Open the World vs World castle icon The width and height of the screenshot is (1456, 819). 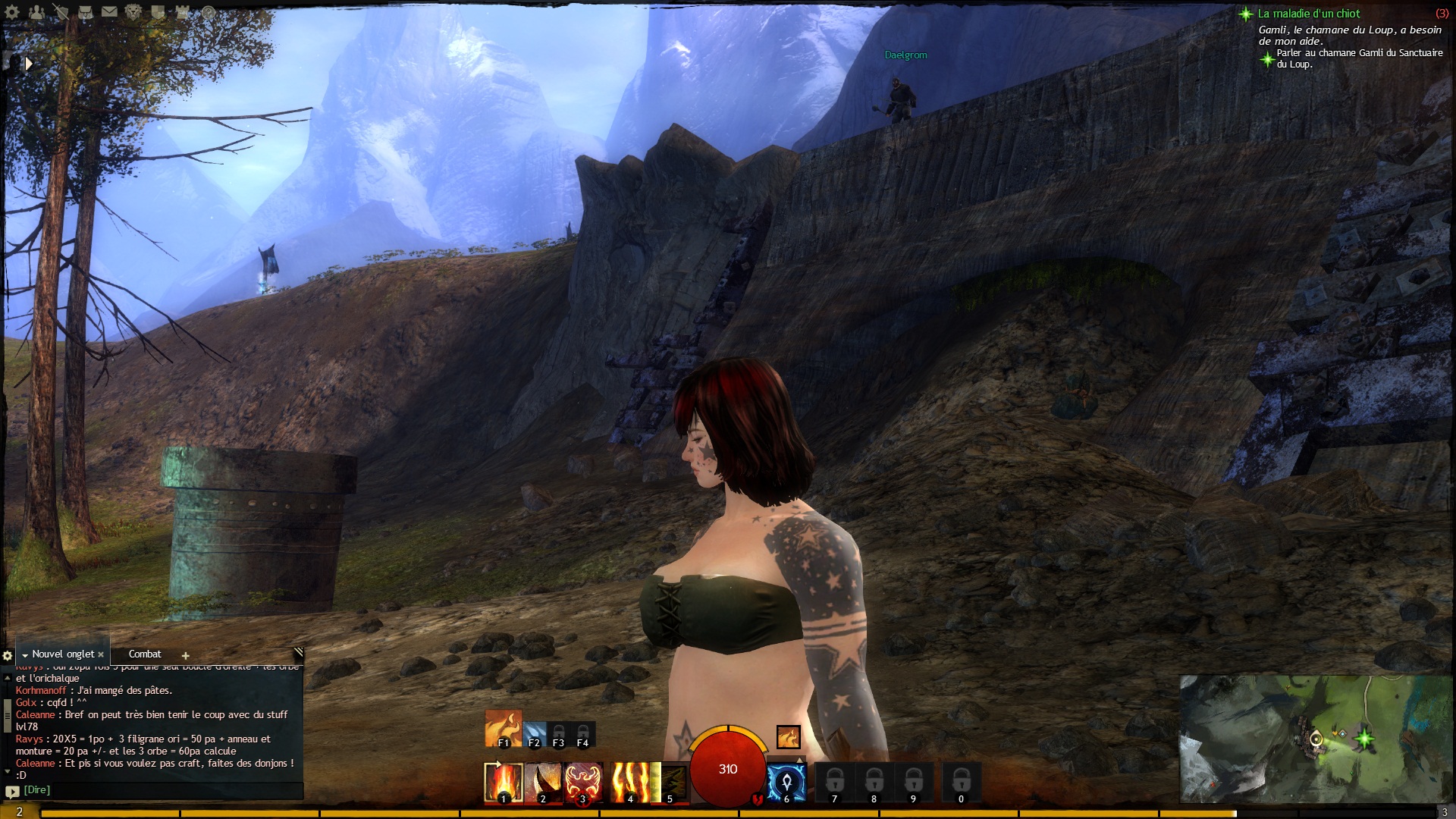(183, 12)
